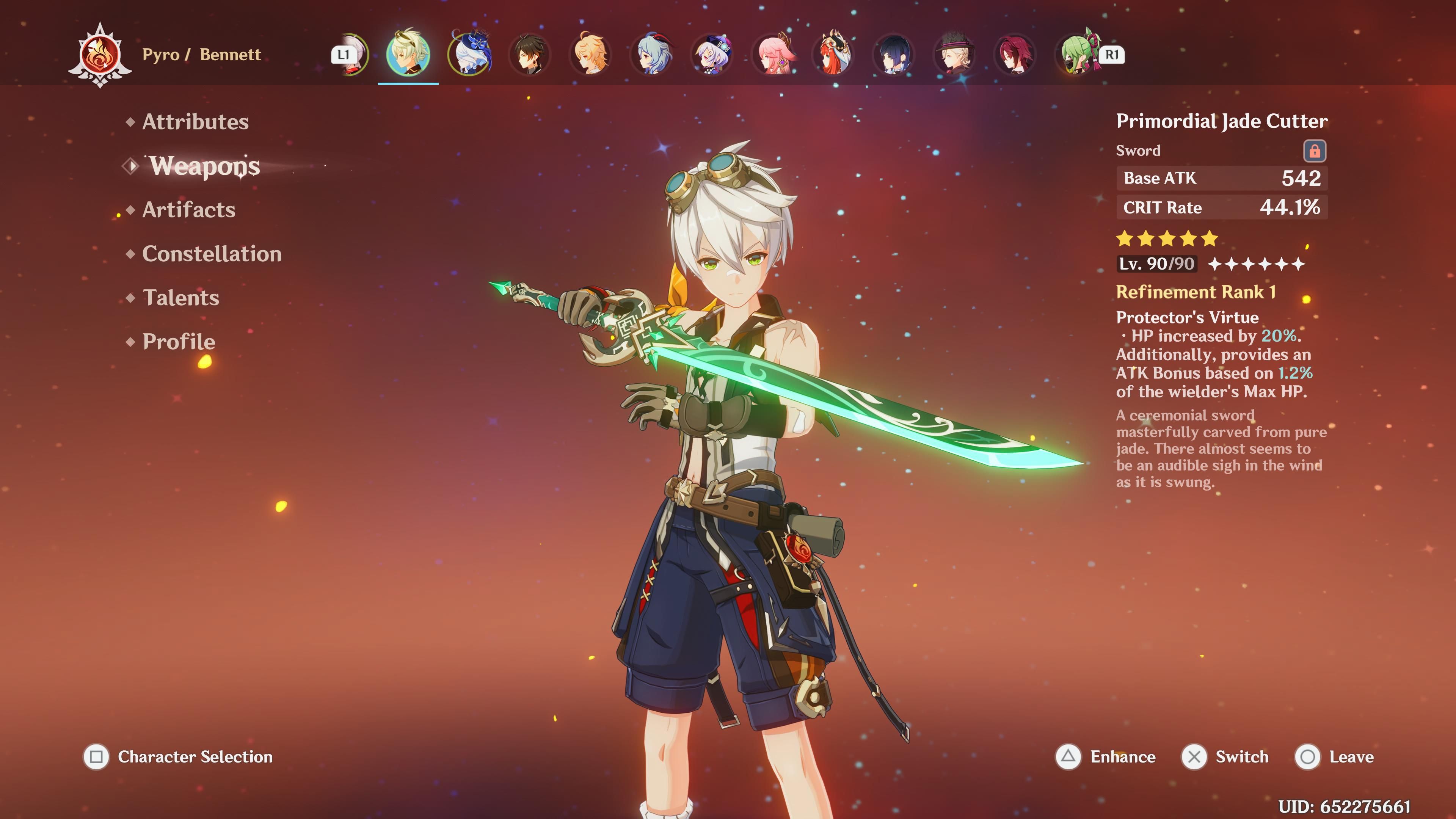Image resolution: width=1456 pixels, height=819 pixels.
Task: View the Profile section
Action: tap(179, 342)
